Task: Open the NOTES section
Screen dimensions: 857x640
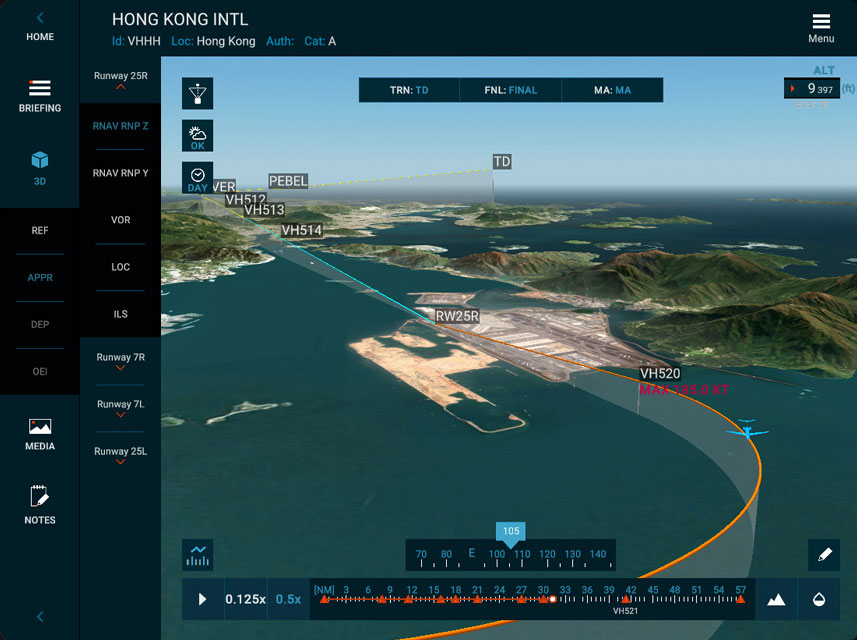Action: click(40, 506)
